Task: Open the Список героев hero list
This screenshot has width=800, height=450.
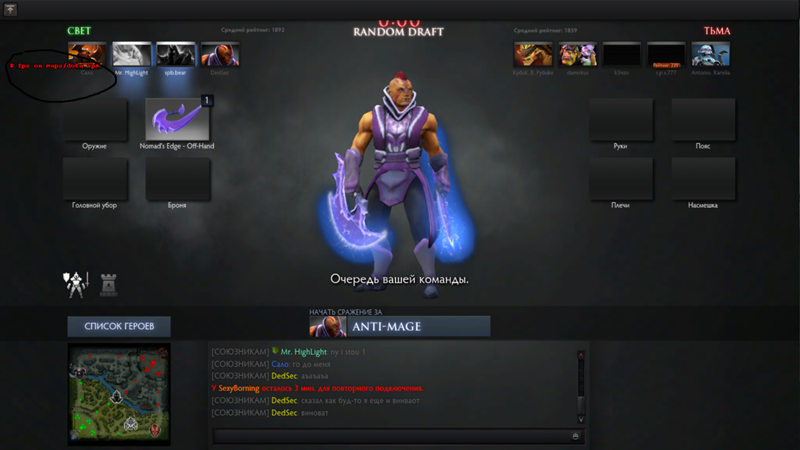Action: coord(118,327)
